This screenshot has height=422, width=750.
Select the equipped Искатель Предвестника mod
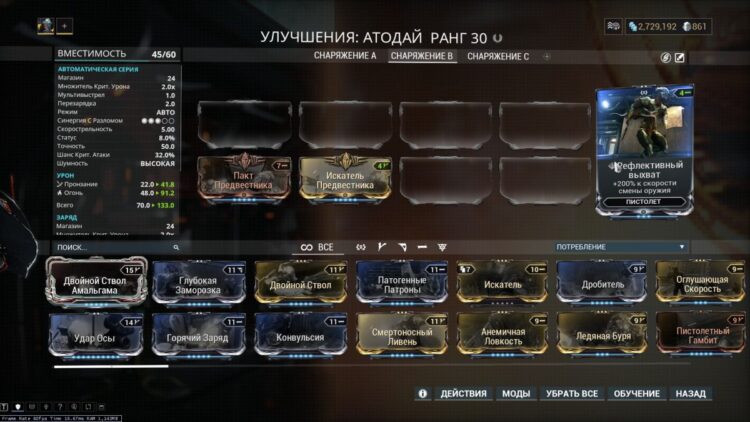pos(345,179)
